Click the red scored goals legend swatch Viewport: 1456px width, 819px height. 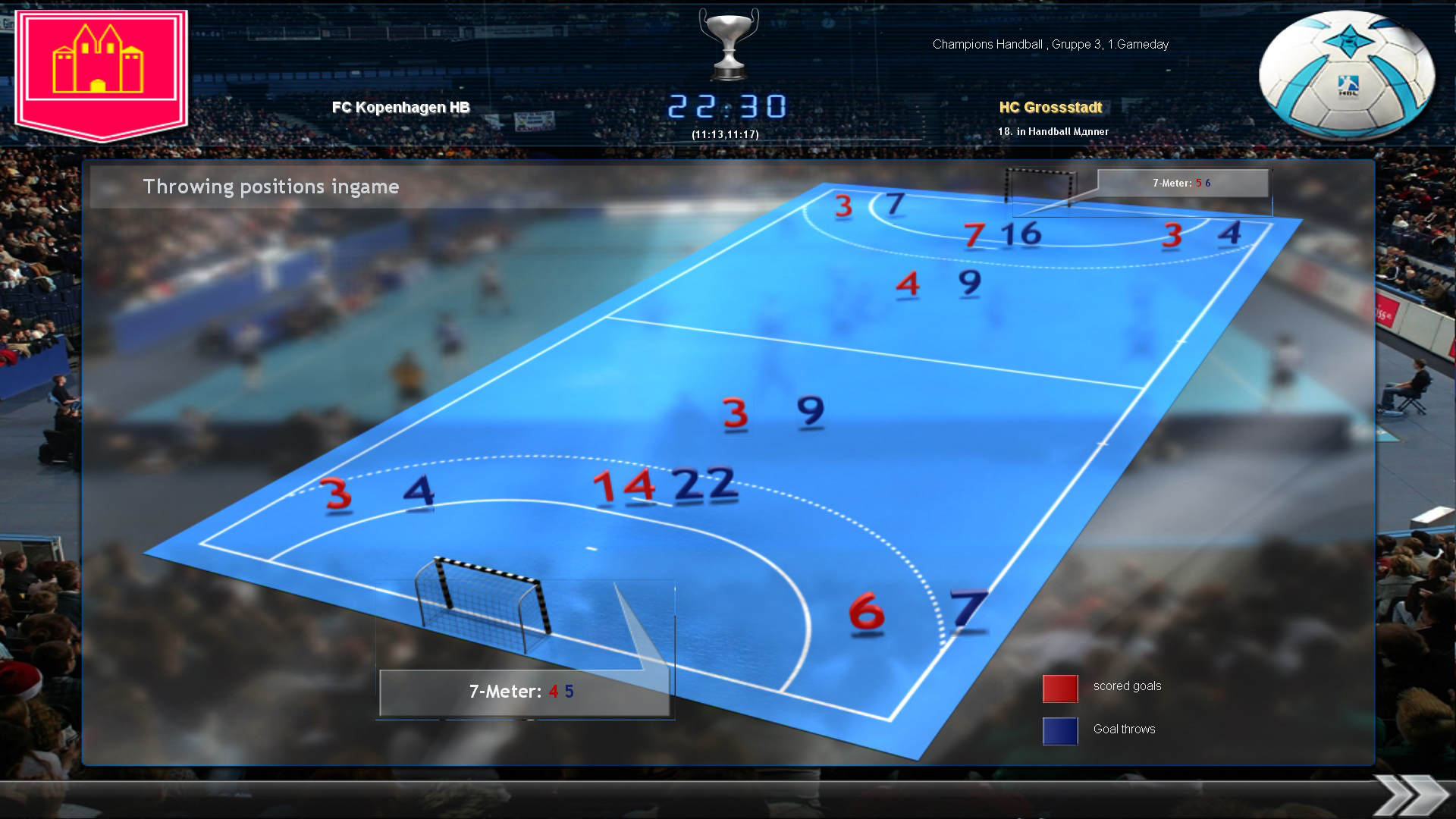(x=1059, y=688)
